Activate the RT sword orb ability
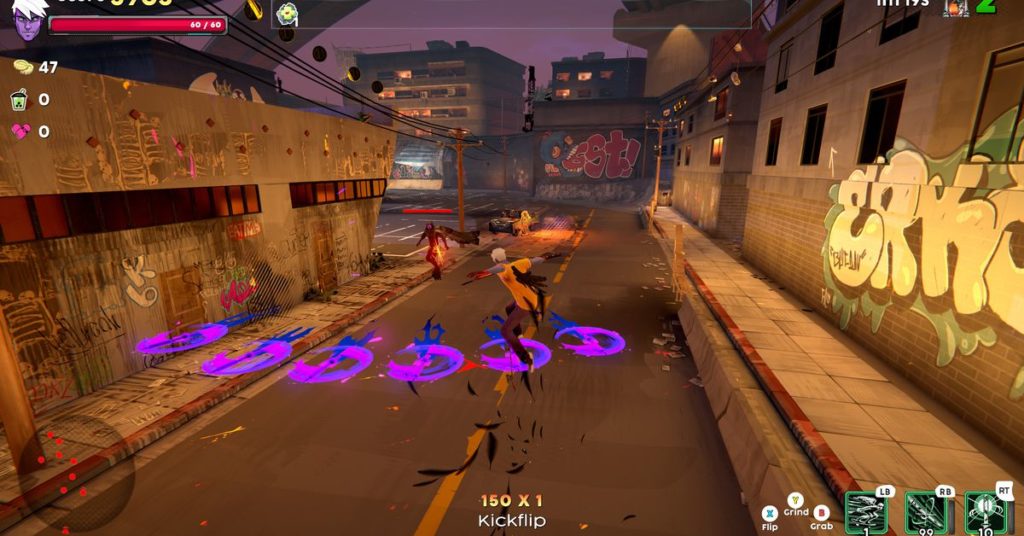Screen dimensions: 1024x536 coord(986,512)
